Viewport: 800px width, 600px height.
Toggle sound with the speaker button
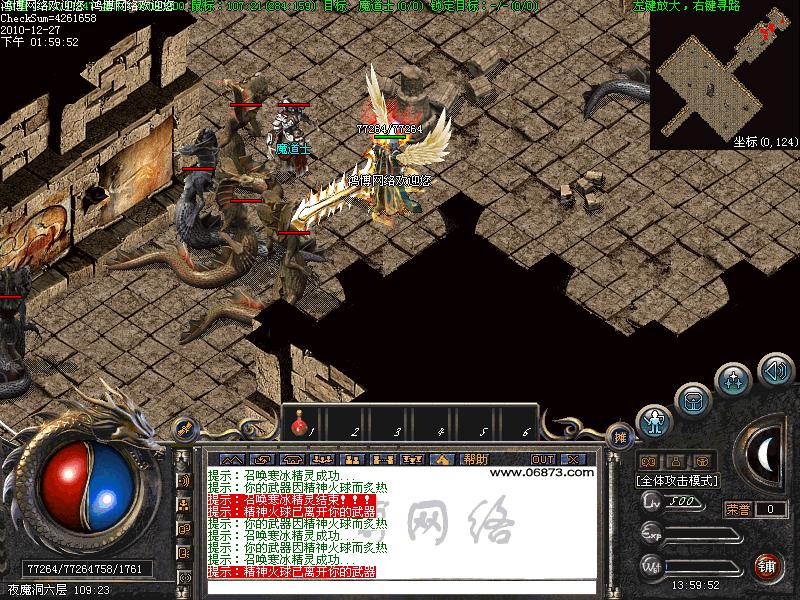pyautogui.click(x=775, y=370)
